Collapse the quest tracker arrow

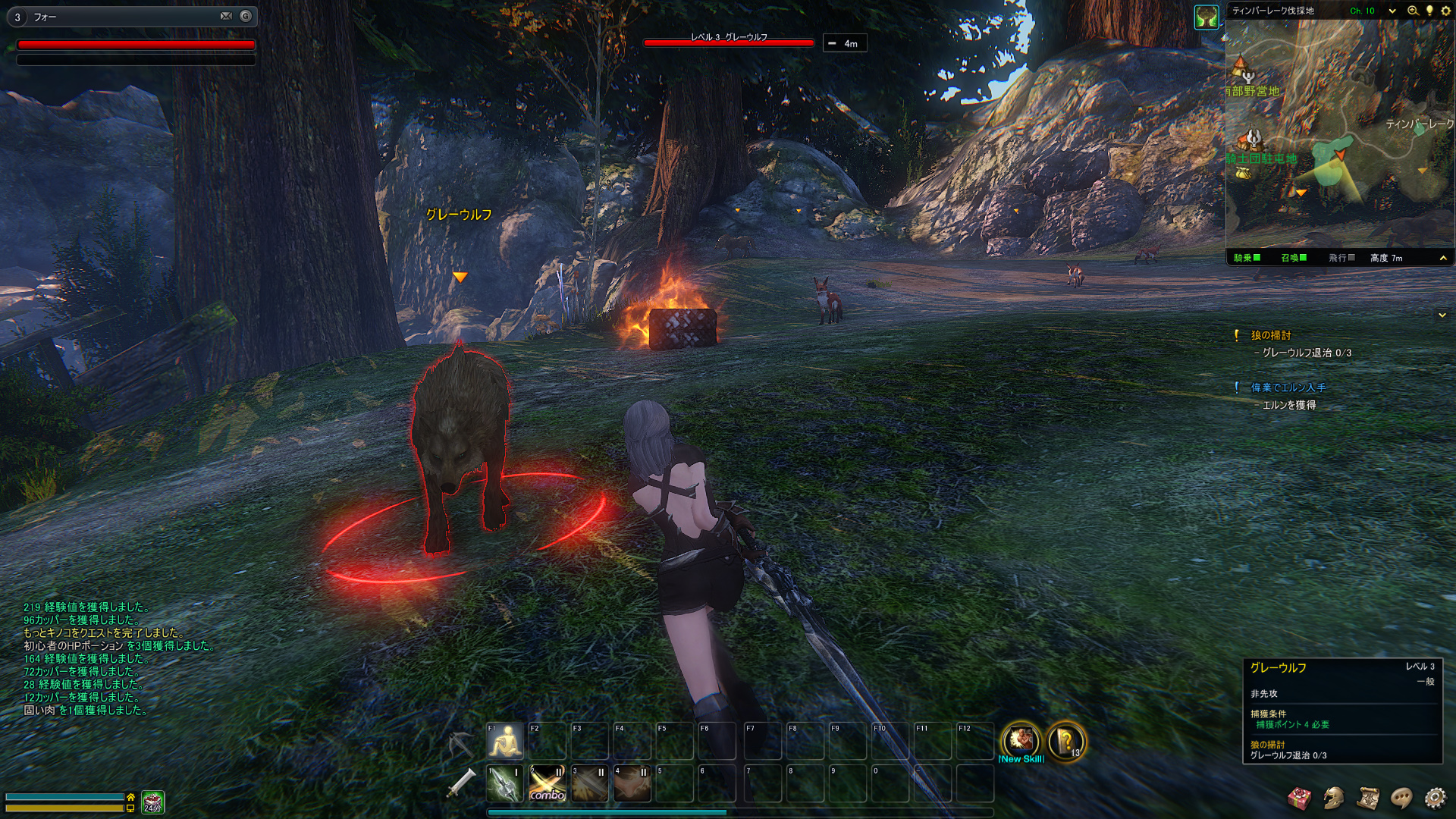[x=1442, y=315]
